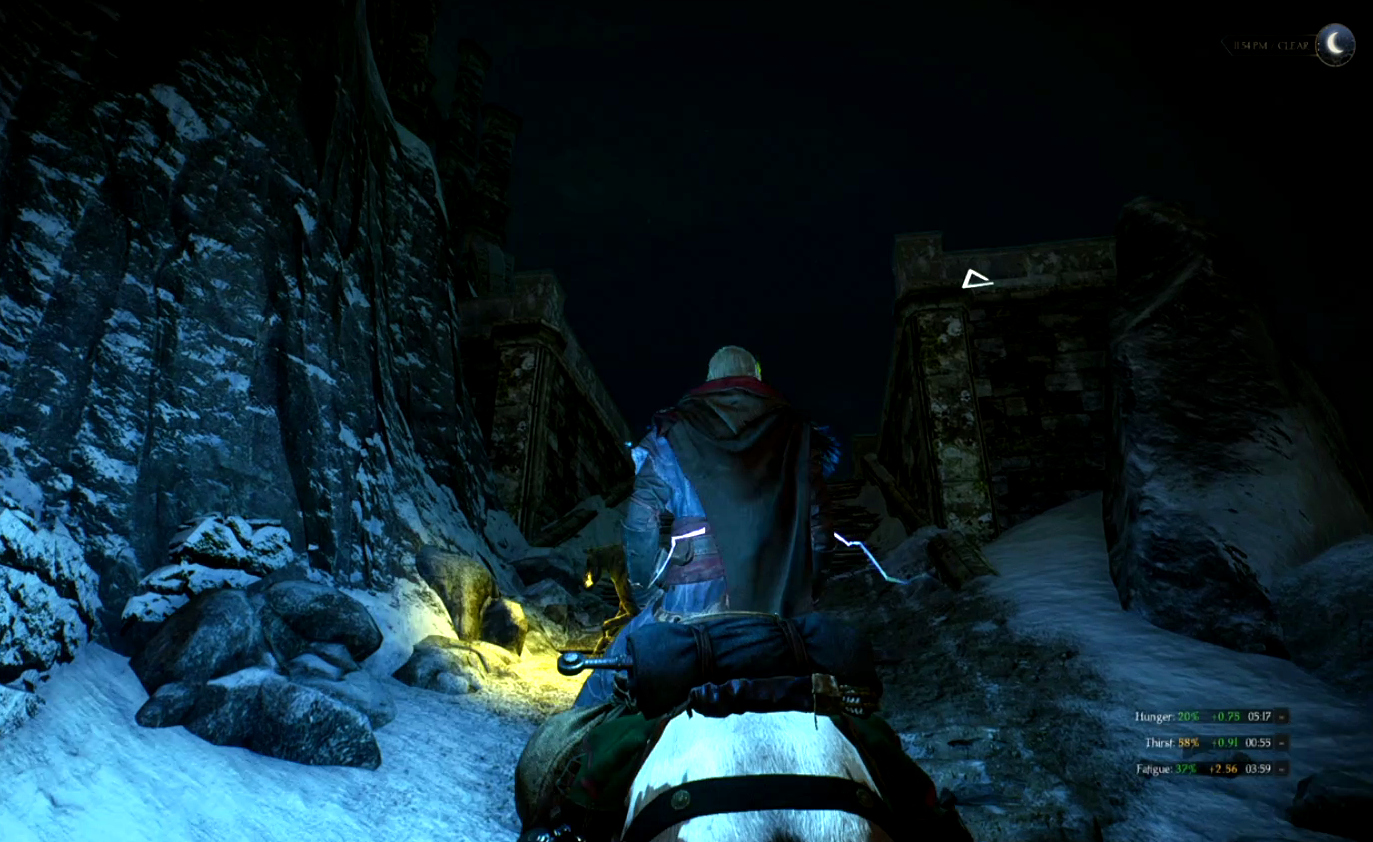Click the minus box beside Fatigue

coord(1282,769)
